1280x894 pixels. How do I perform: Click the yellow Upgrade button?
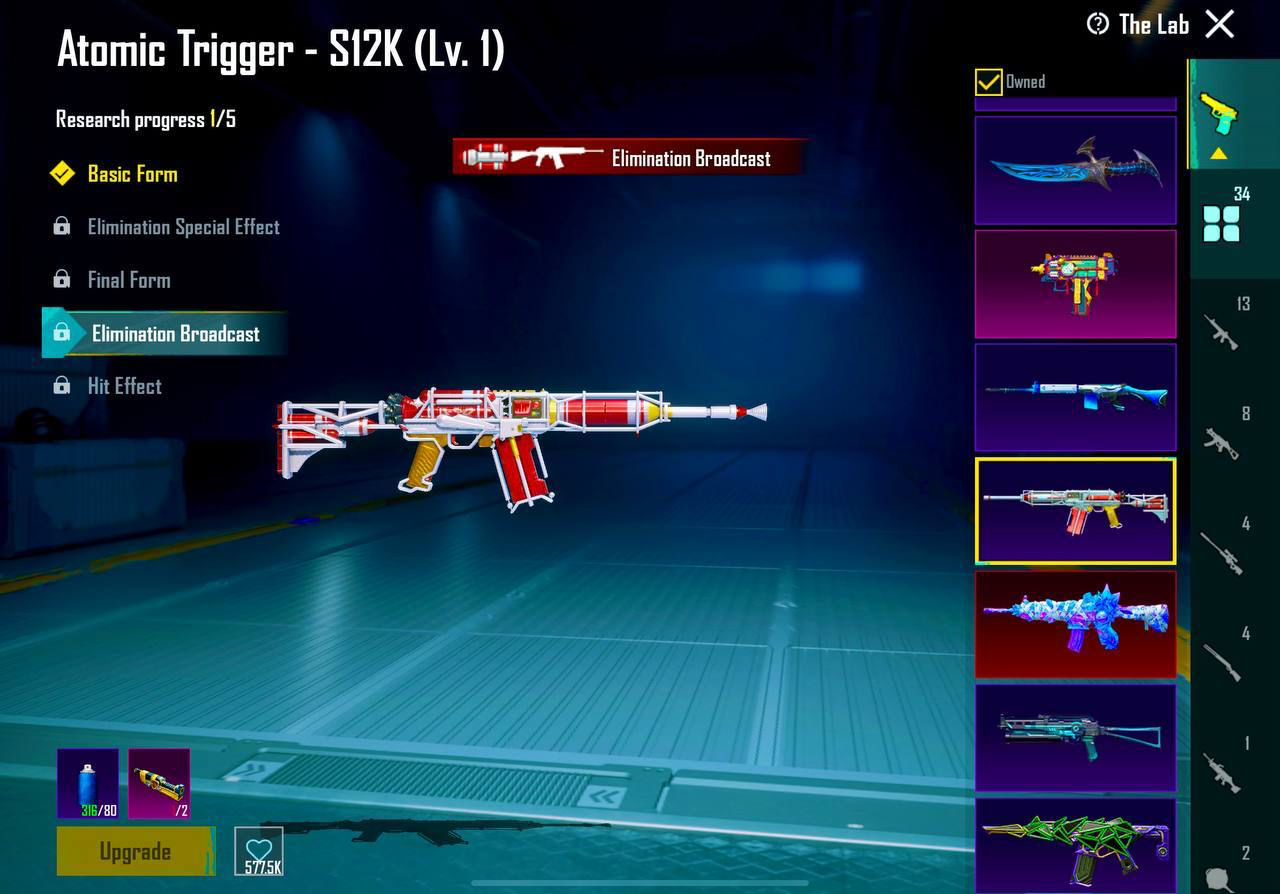pyautogui.click(x=135, y=852)
